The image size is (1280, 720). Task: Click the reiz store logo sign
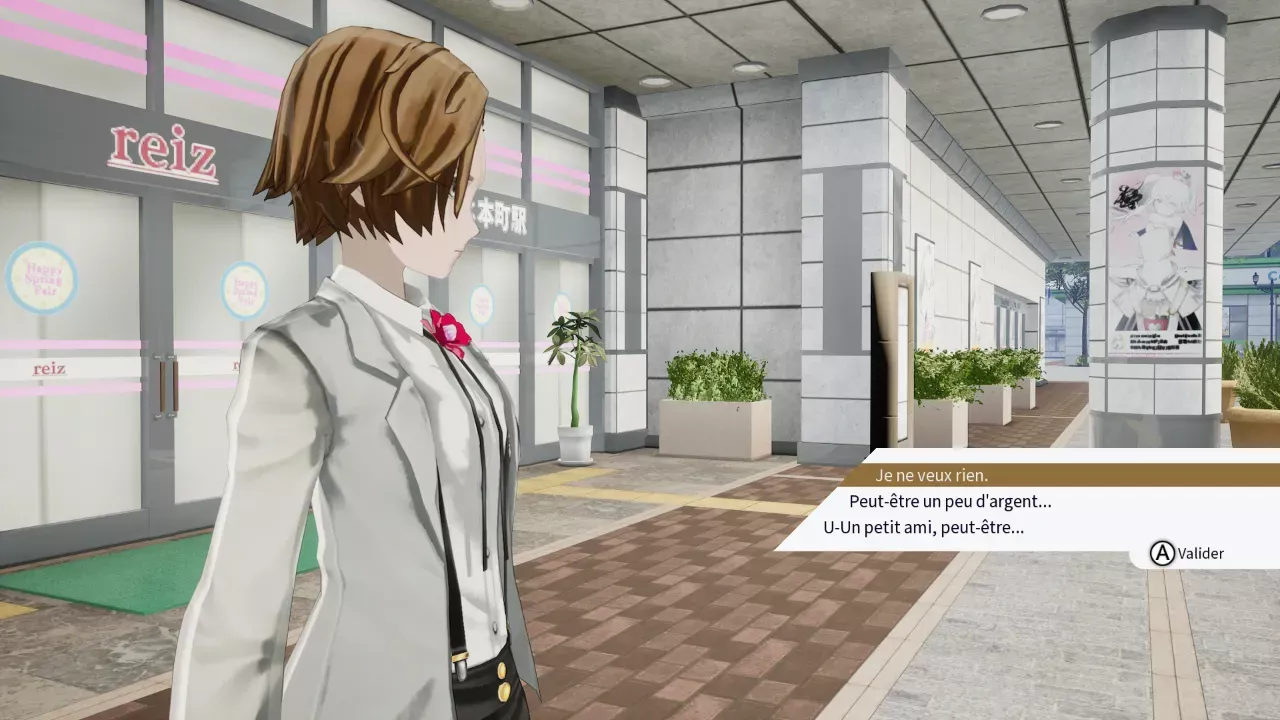pyautogui.click(x=163, y=150)
